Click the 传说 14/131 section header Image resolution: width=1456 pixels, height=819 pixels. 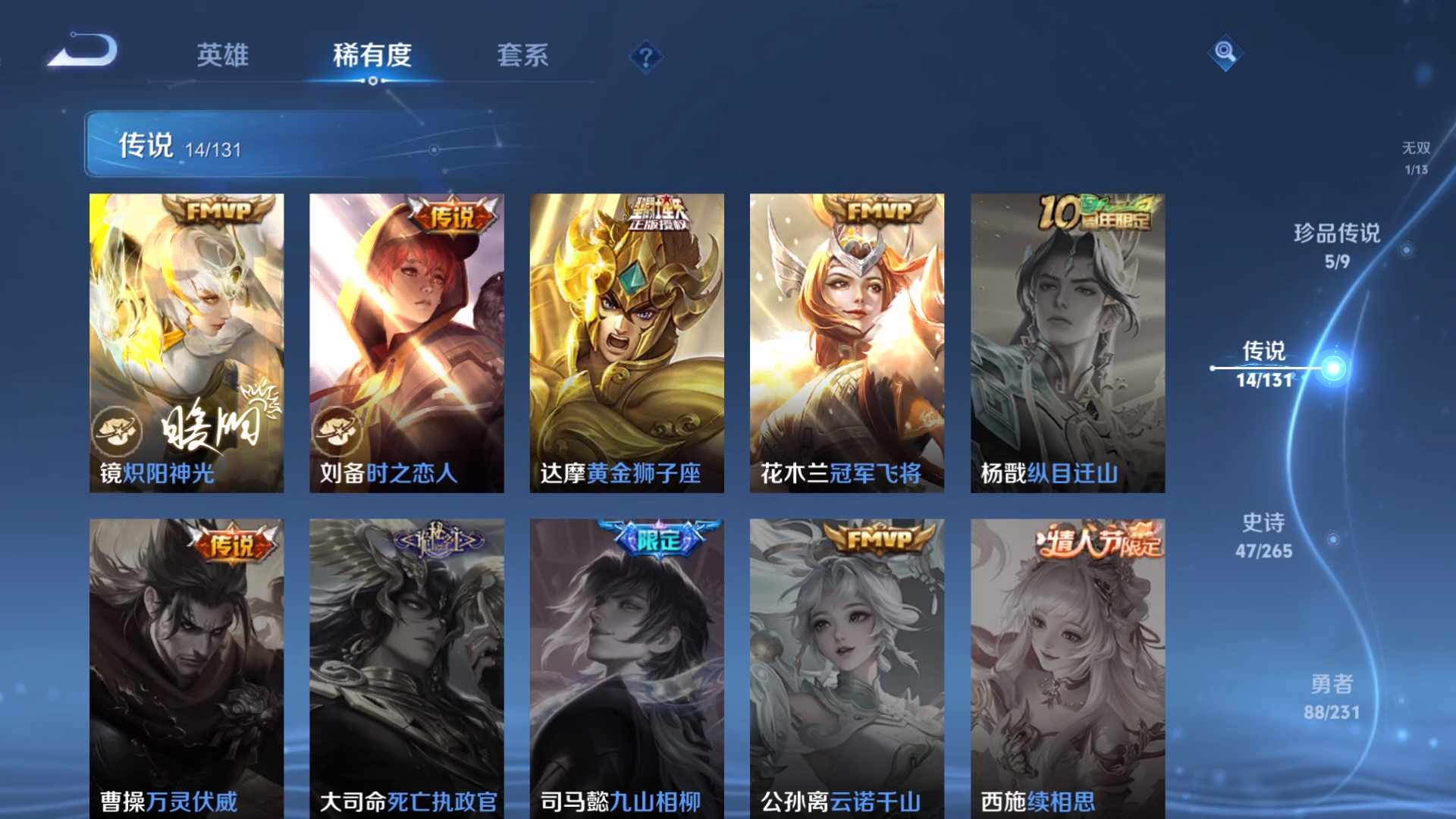click(182, 143)
